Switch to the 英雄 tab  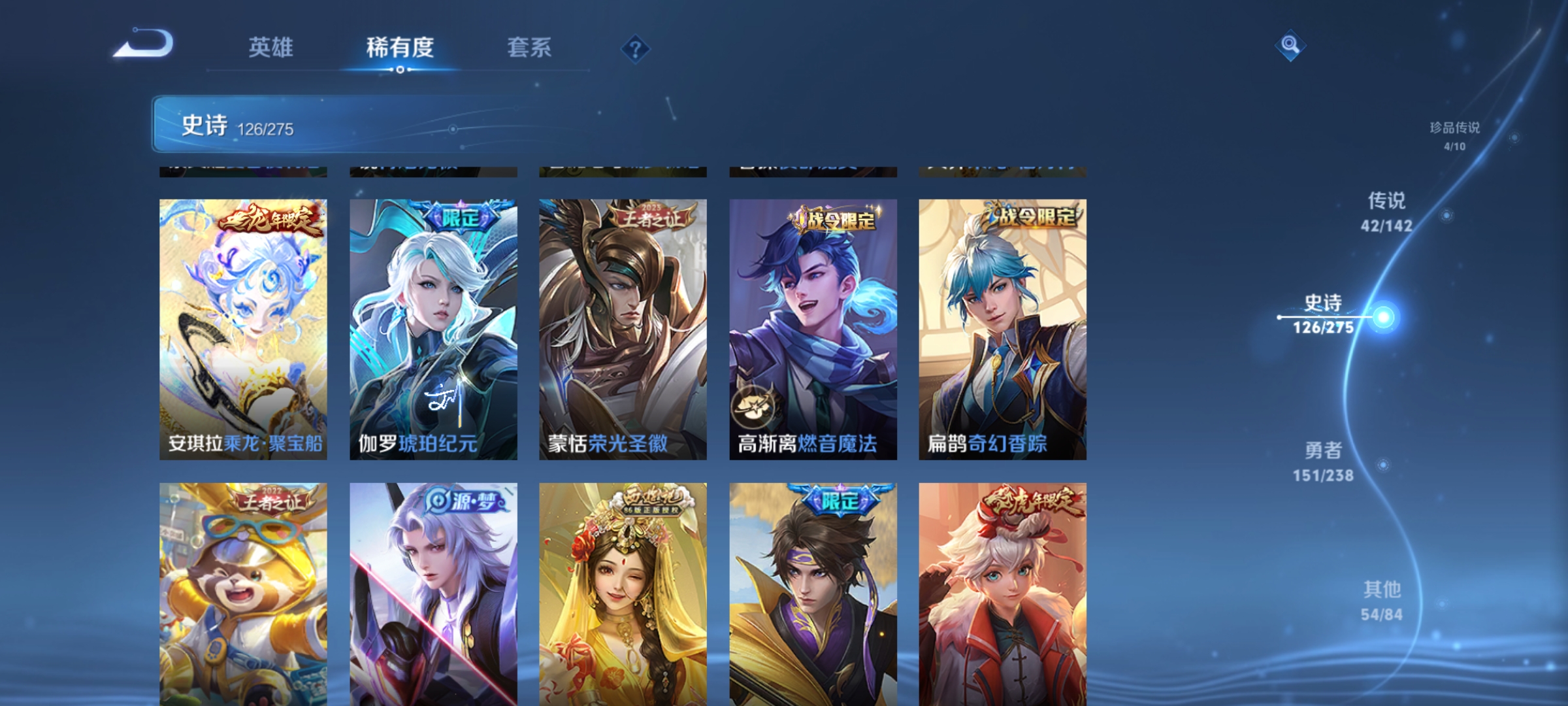coord(271,47)
